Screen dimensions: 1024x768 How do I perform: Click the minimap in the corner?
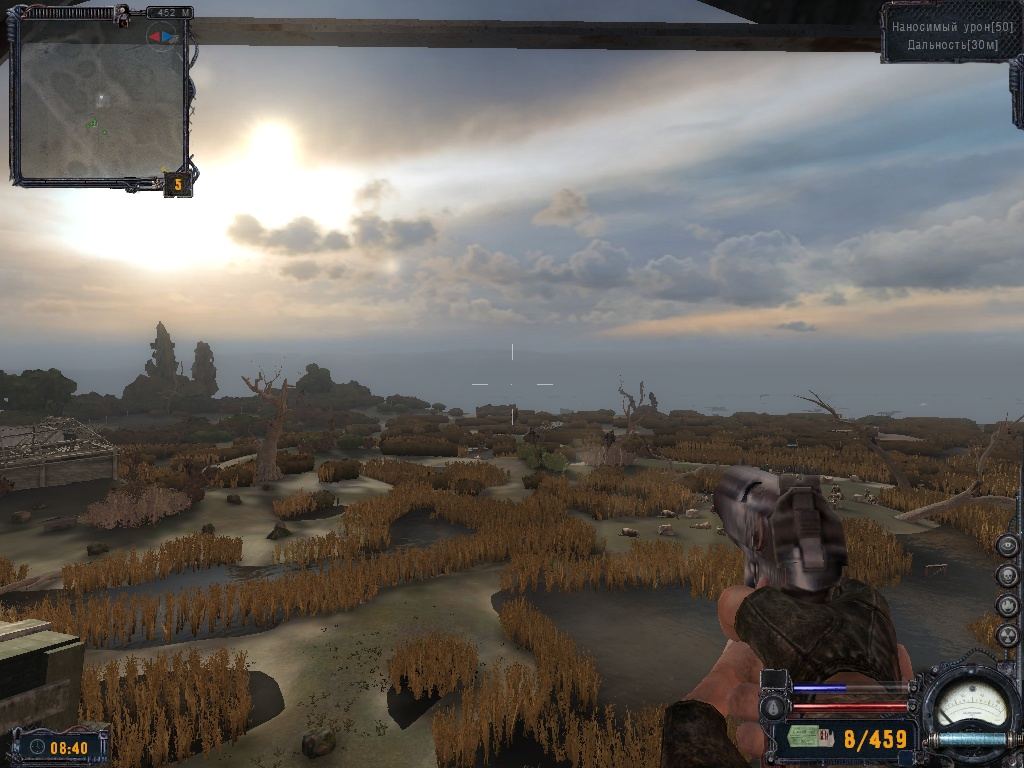[x=100, y=98]
